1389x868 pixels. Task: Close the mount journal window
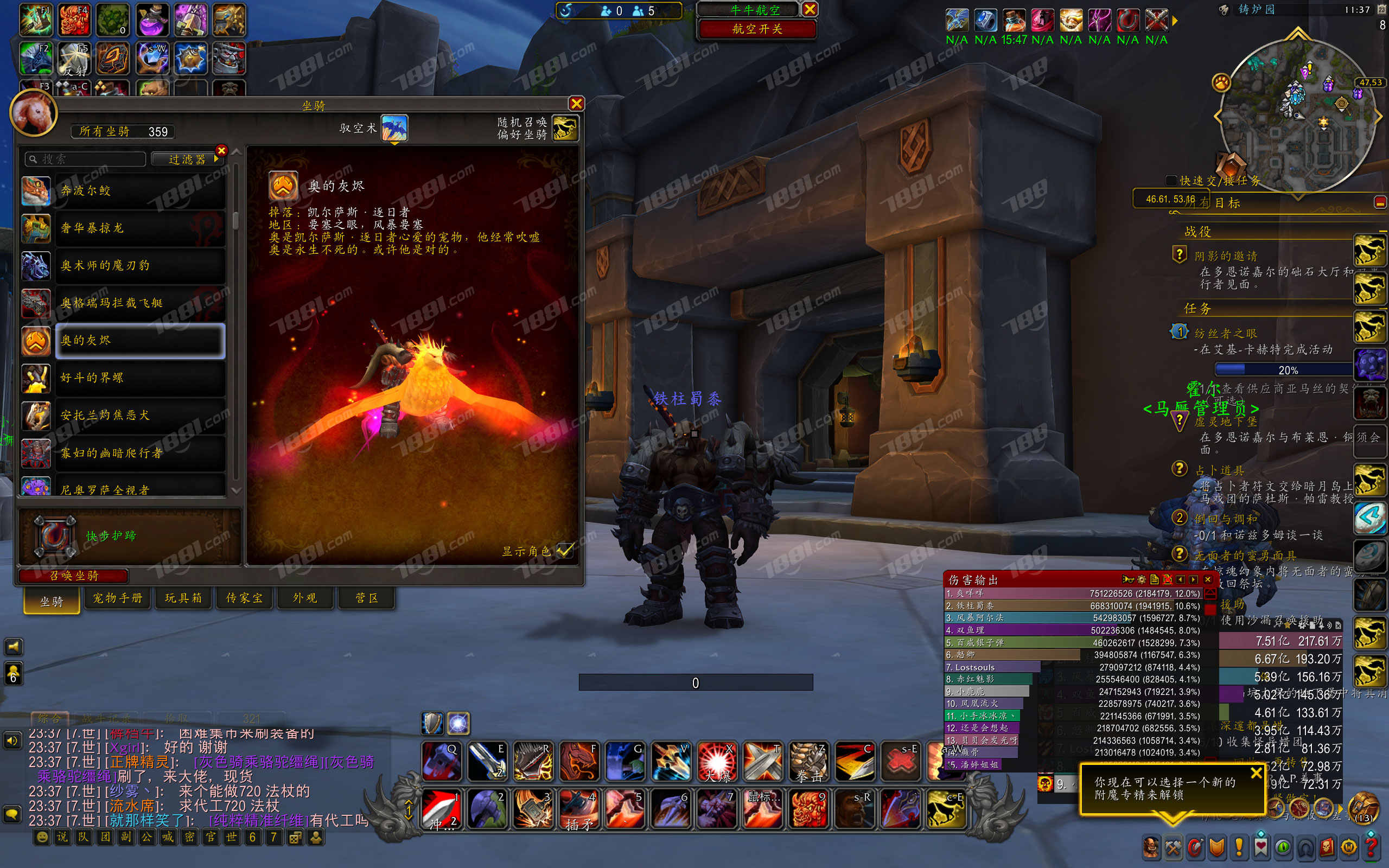coord(576,103)
